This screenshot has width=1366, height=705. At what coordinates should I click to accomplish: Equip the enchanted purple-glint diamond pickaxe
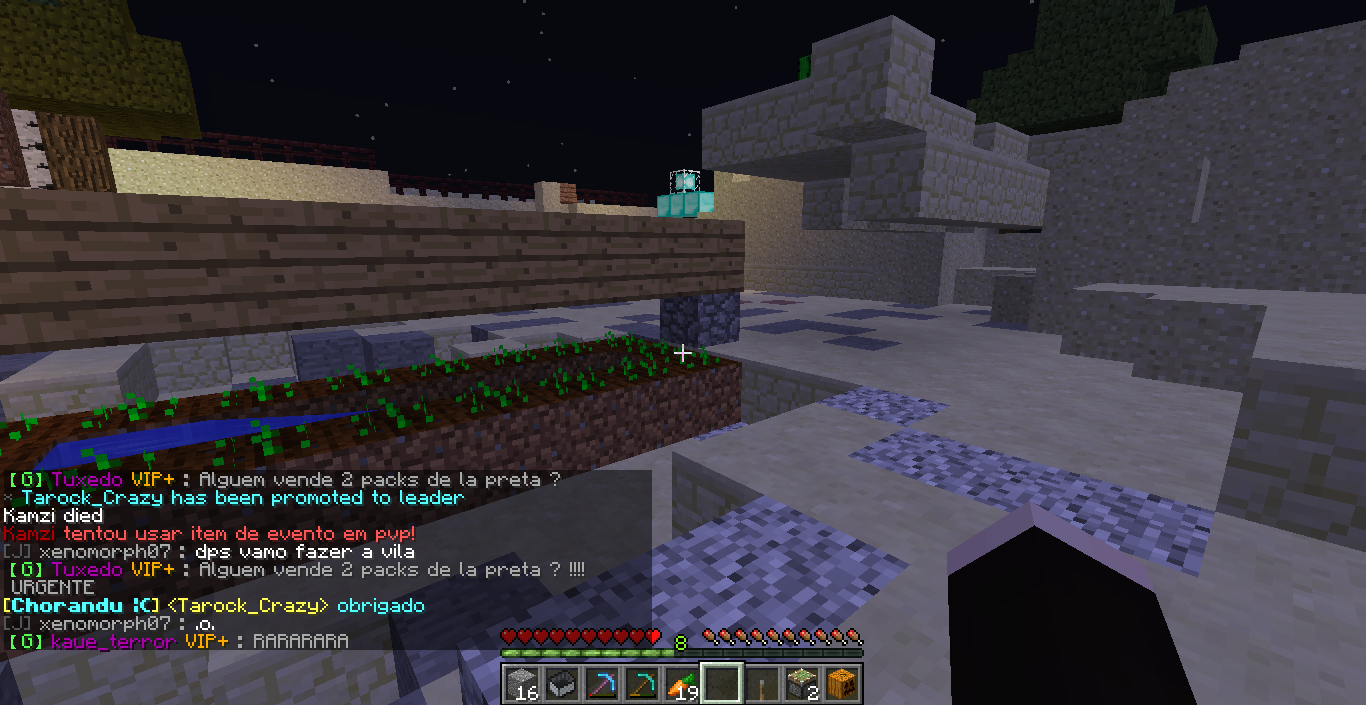click(x=602, y=683)
